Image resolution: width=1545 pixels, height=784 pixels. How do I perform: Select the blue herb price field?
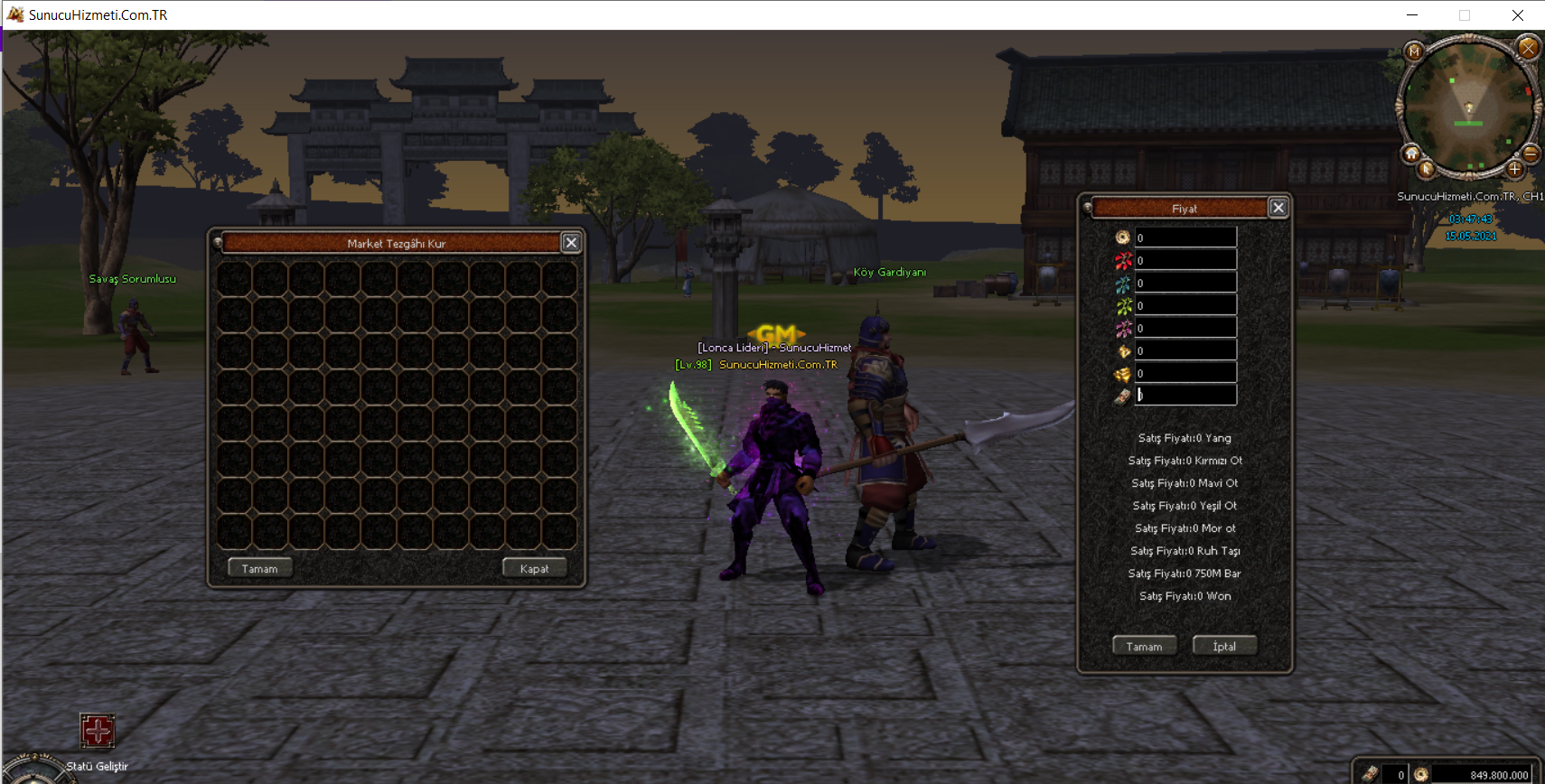[1185, 283]
